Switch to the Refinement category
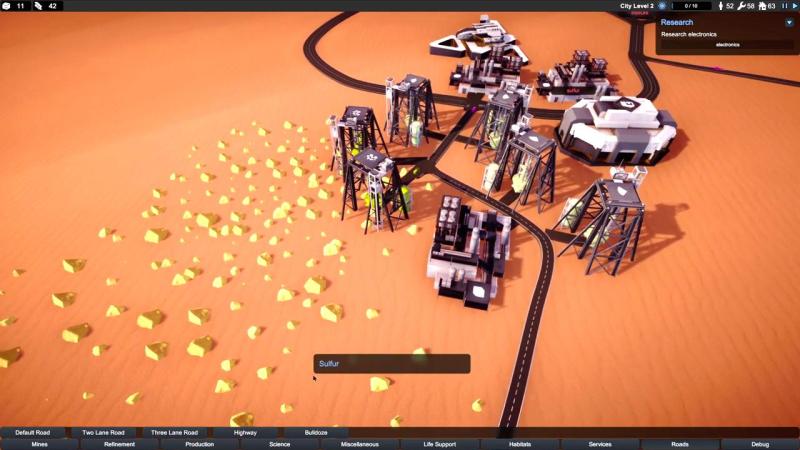800x450 pixels. pyautogui.click(x=120, y=444)
